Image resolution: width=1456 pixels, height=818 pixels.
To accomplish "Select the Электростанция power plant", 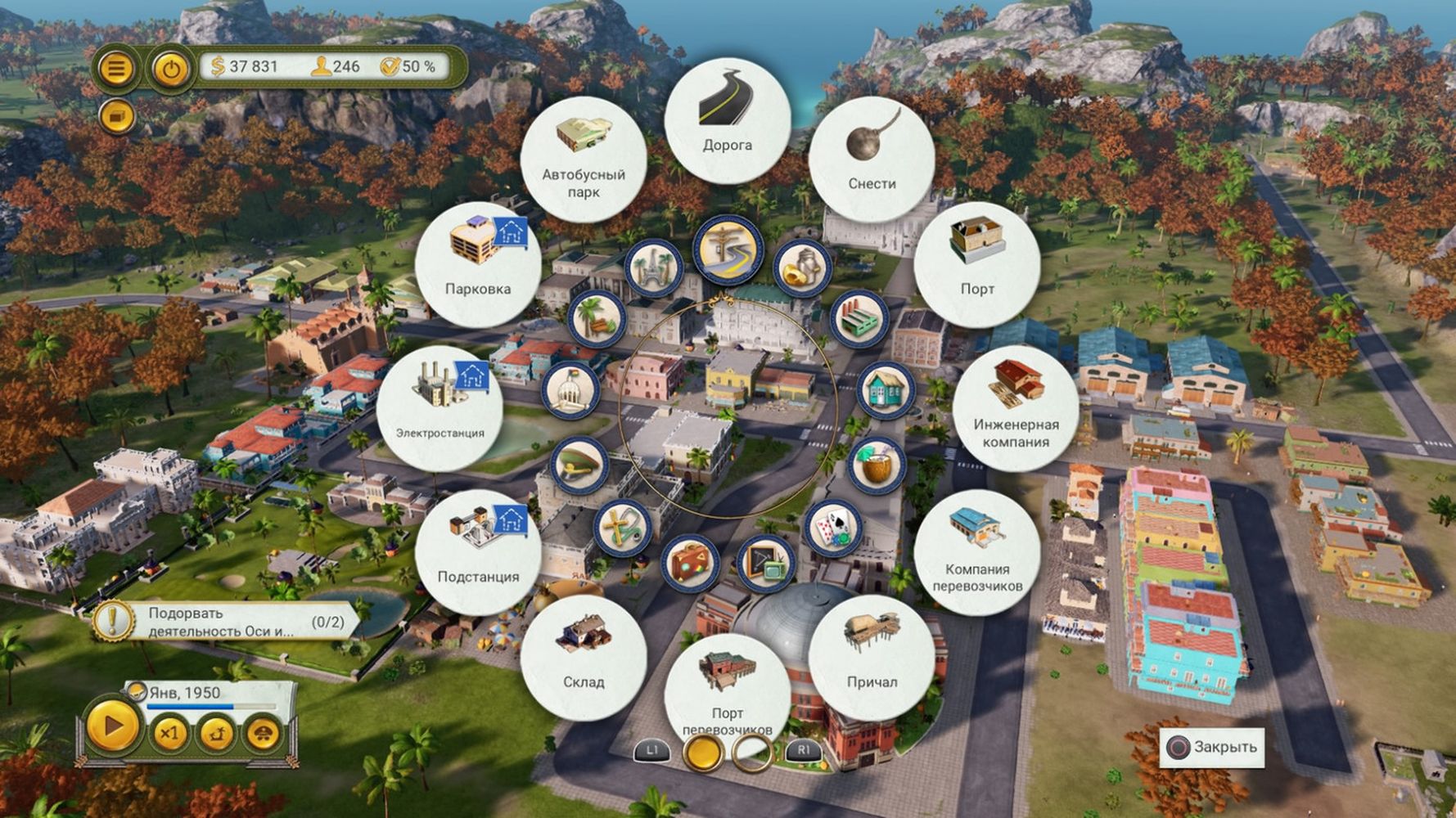I will click(440, 409).
